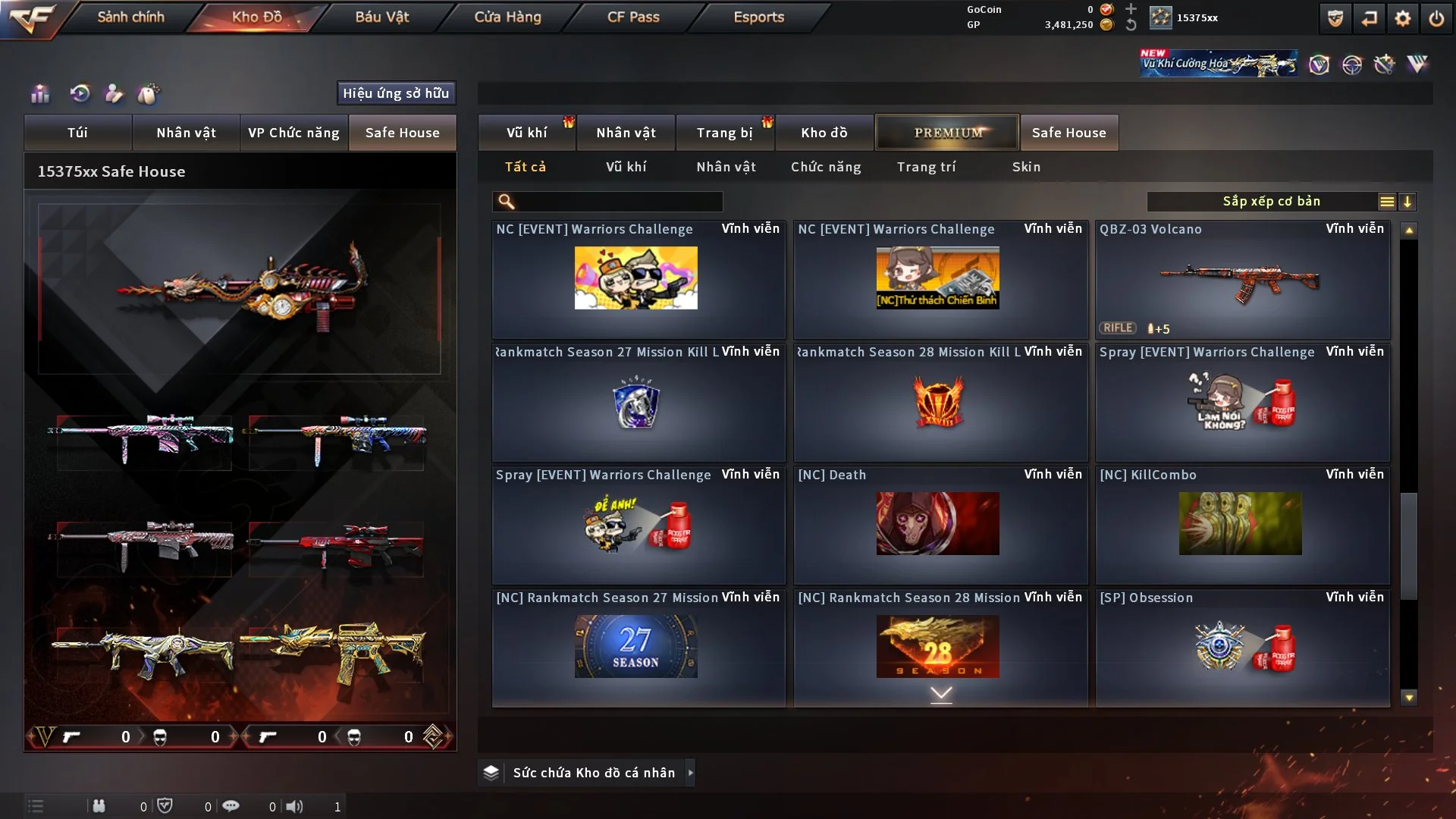1456x819 pixels.
Task: Go to Cửa Hàng shop
Action: coord(507,17)
